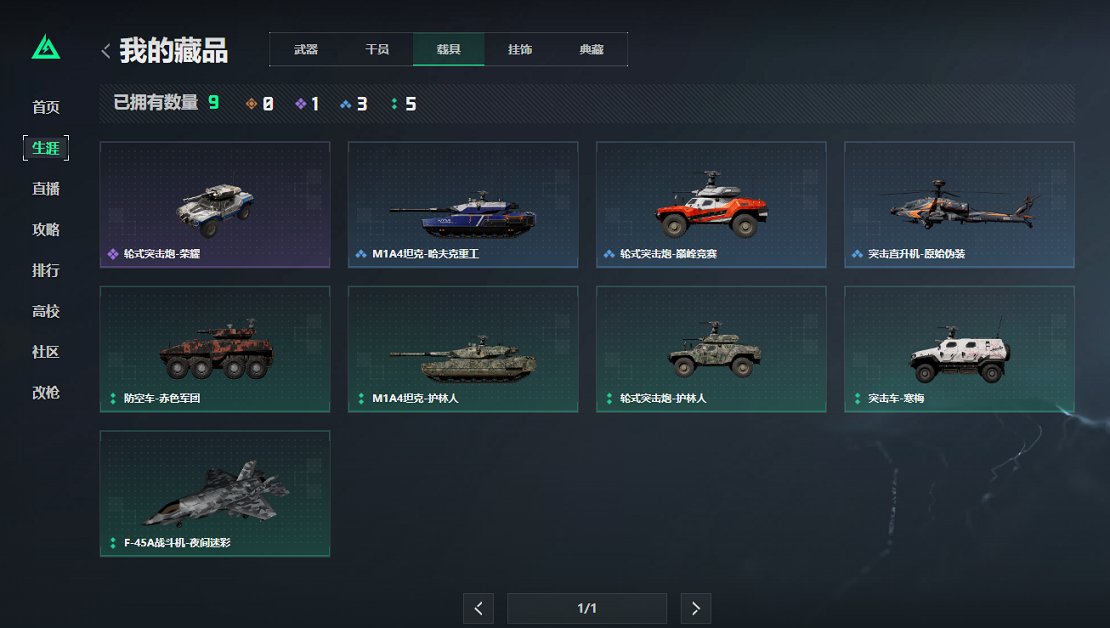Open the 改枪 menu entry
The height and width of the screenshot is (628, 1110).
46,393
